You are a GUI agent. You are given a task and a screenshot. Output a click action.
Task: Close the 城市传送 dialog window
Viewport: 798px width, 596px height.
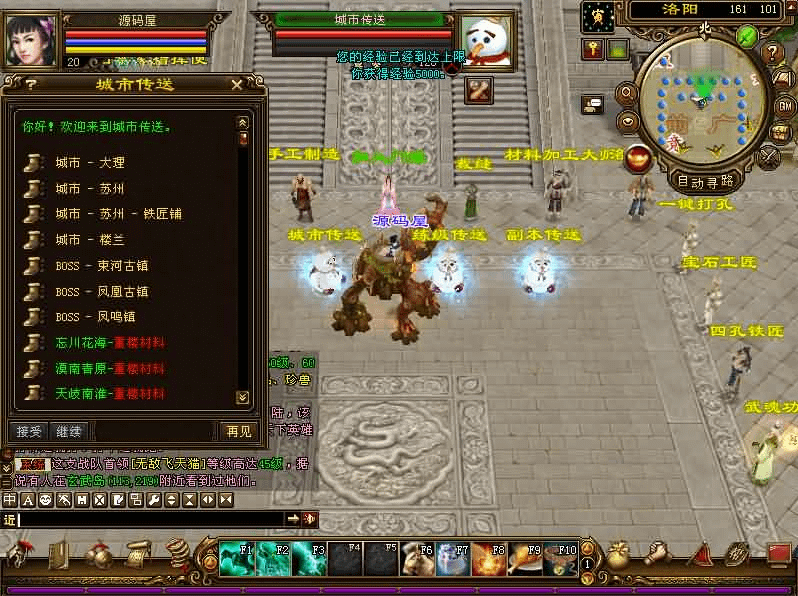tap(236, 85)
